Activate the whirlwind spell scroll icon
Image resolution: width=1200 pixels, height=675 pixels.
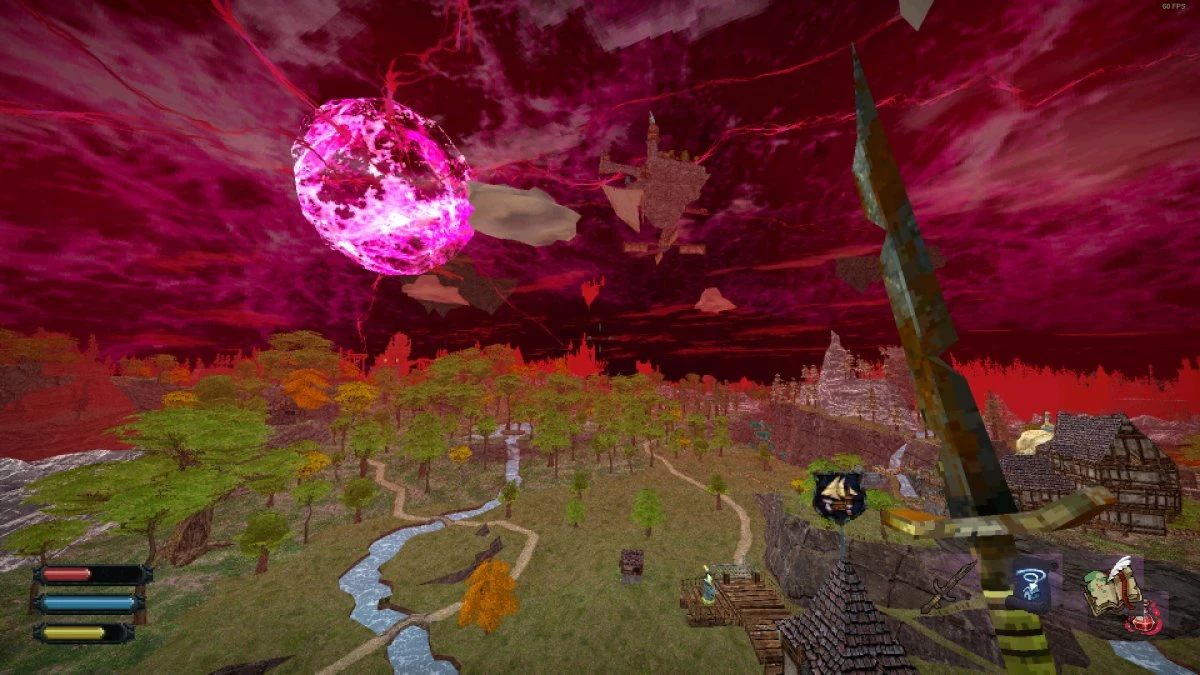1030,583
